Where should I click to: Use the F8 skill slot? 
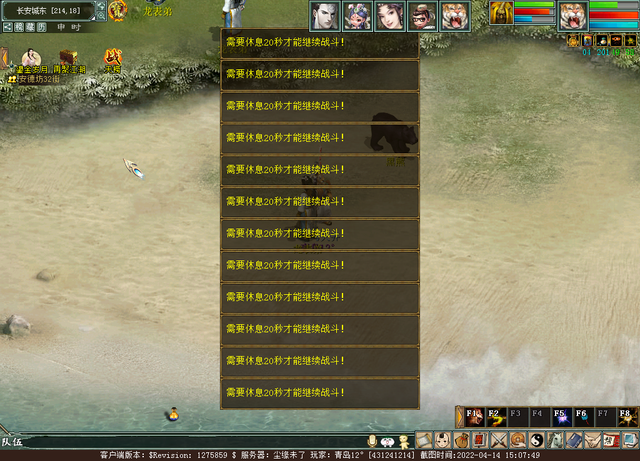coord(625,416)
